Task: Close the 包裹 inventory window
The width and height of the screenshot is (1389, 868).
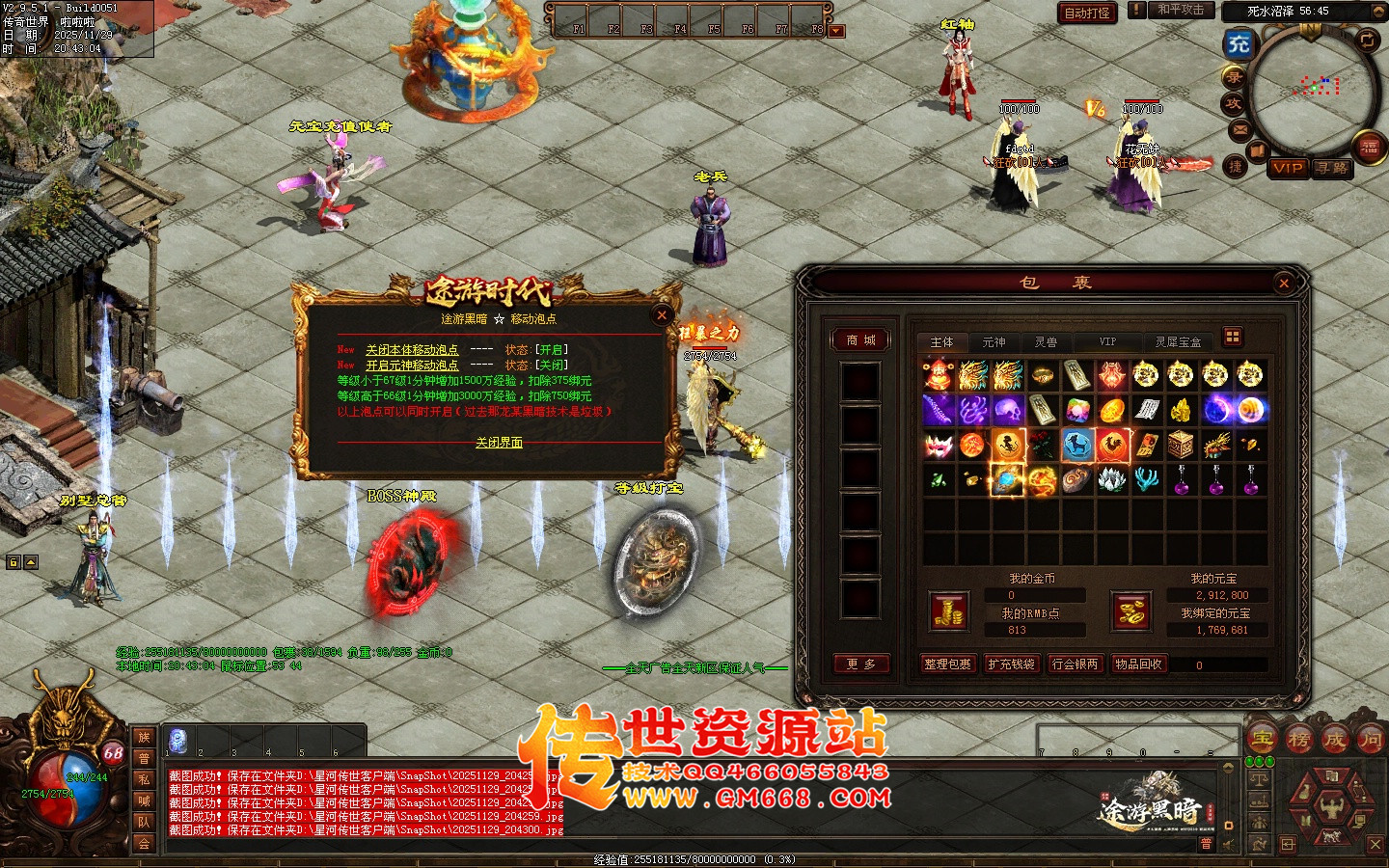Action: (x=1283, y=284)
